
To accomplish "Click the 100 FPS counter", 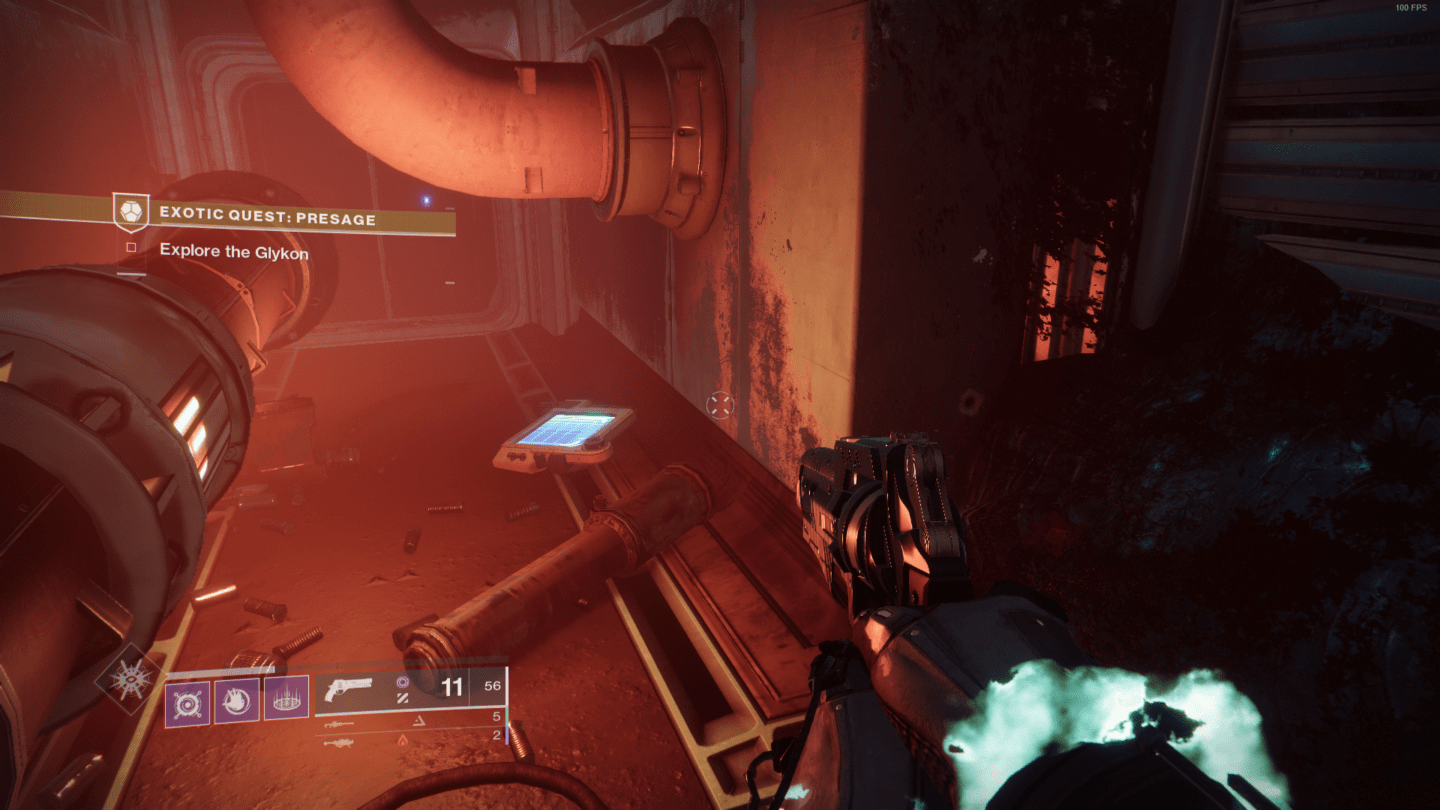I will click(x=1412, y=8).
